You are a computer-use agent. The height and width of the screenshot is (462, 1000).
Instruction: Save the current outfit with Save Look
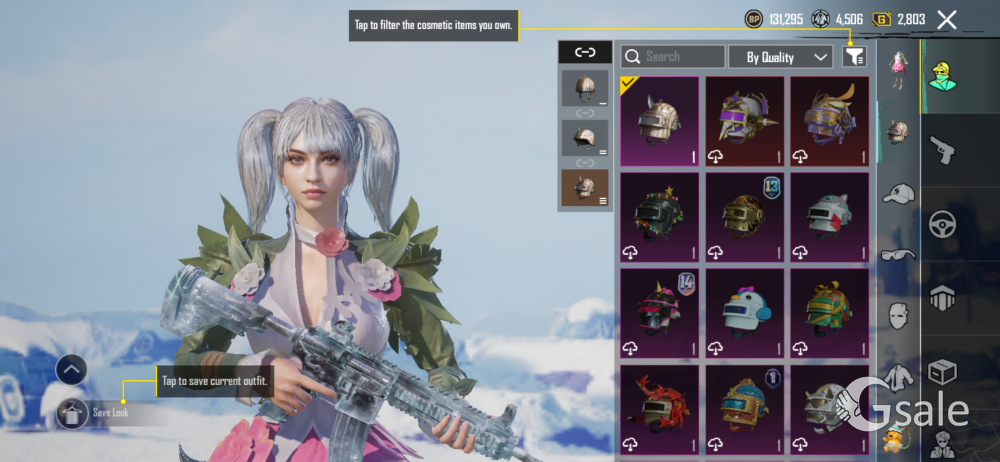click(x=96, y=412)
